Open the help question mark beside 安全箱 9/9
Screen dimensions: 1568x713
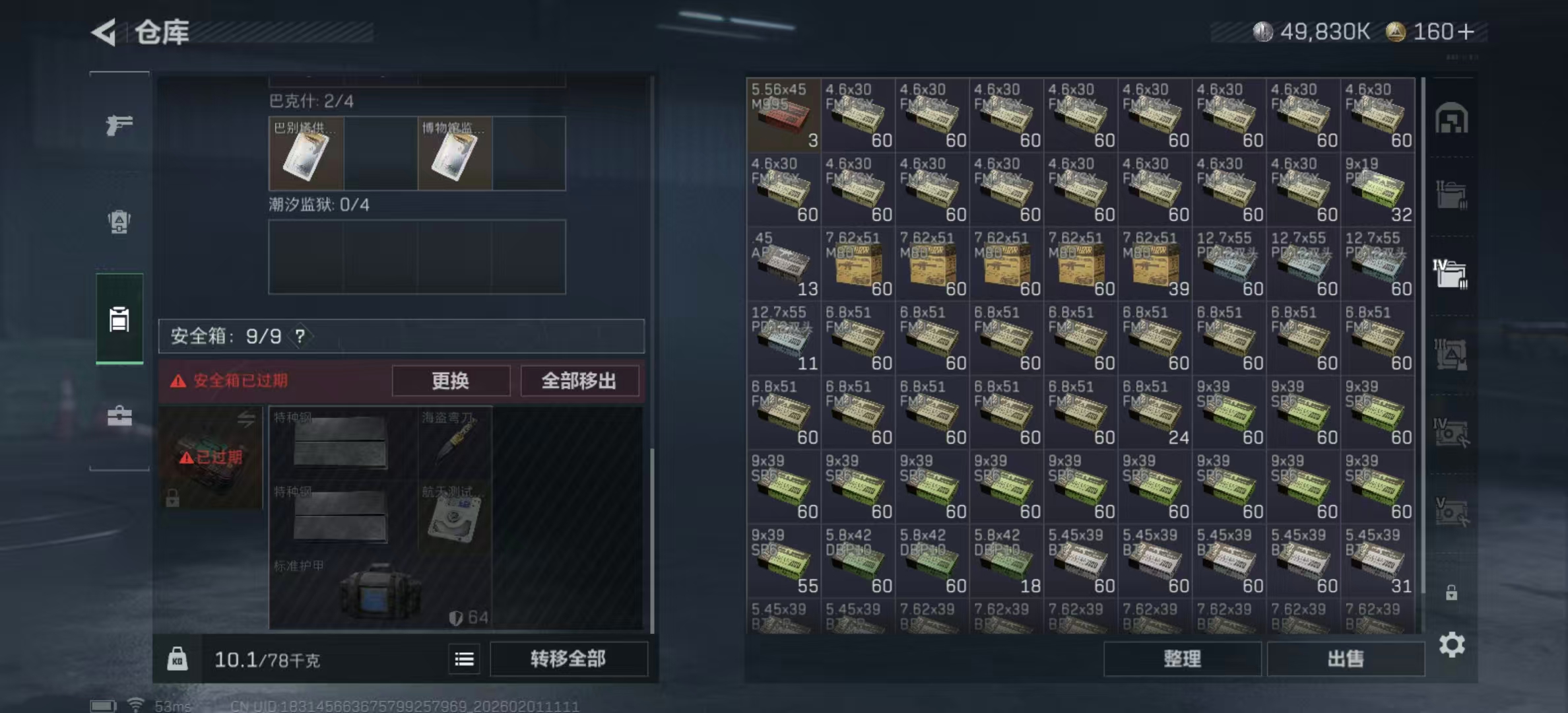(x=300, y=335)
